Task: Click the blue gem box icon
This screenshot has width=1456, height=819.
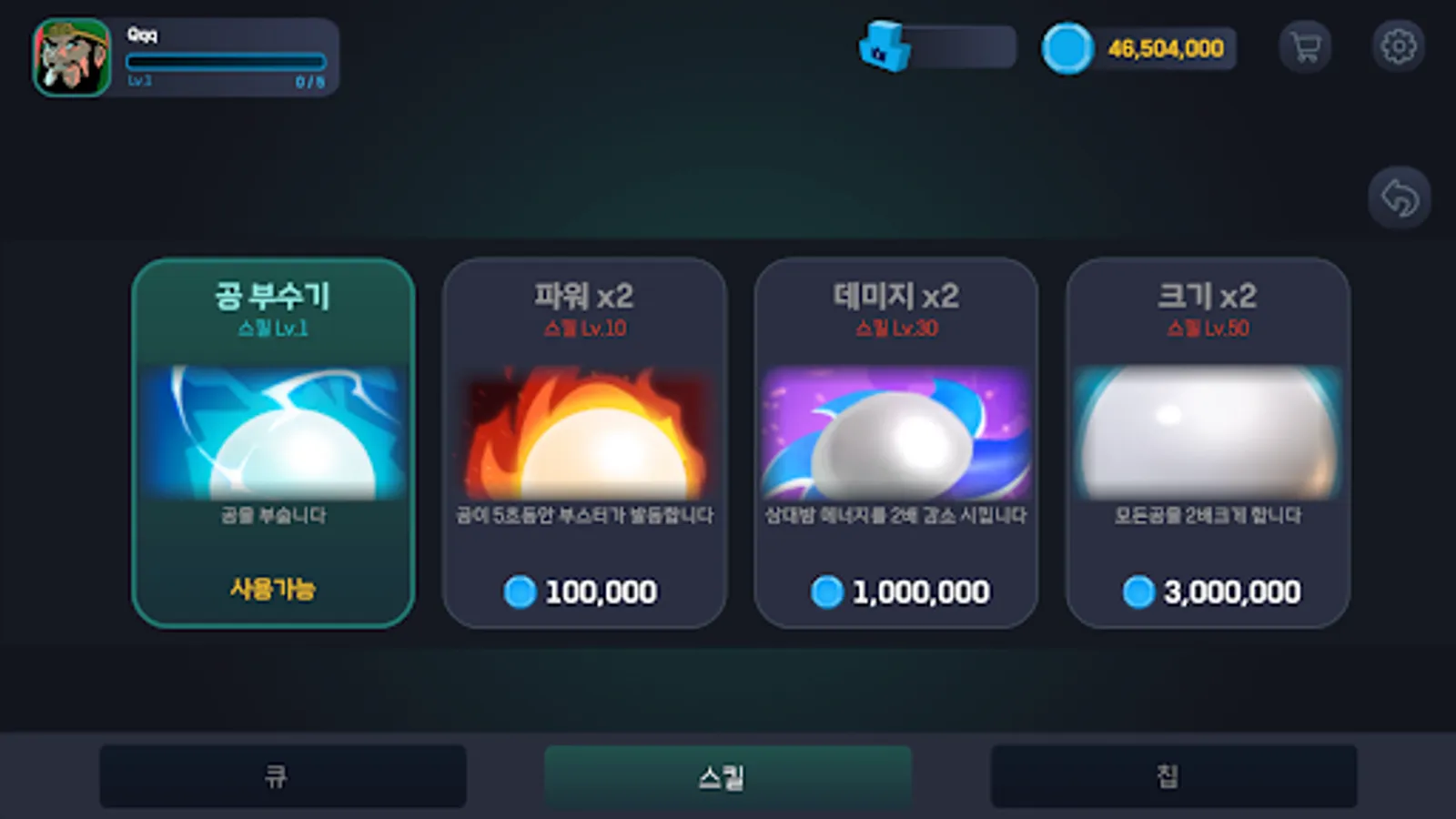Action: (x=883, y=48)
